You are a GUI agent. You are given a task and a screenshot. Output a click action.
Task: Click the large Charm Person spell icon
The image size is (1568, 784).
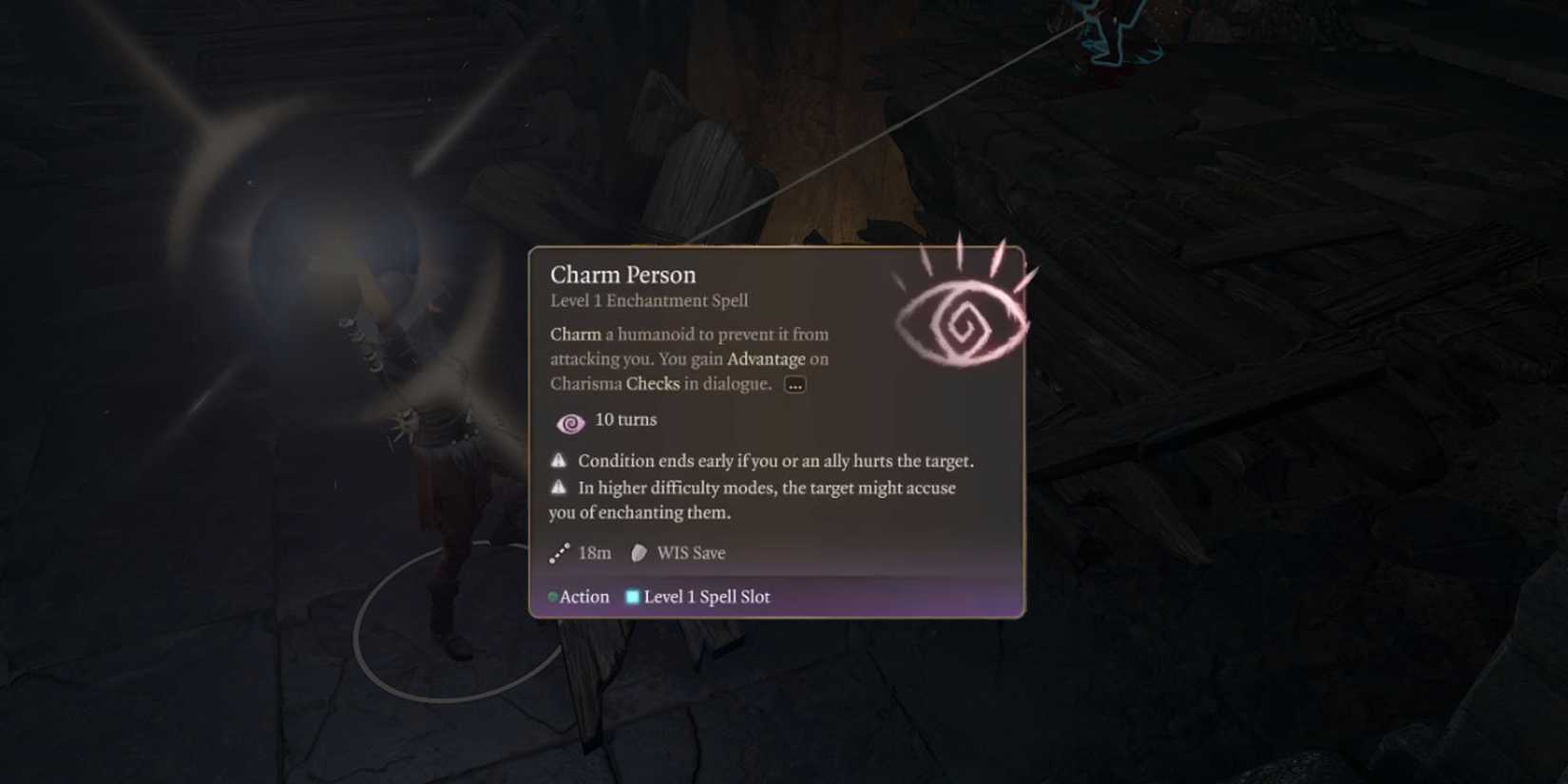tap(964, 318)
